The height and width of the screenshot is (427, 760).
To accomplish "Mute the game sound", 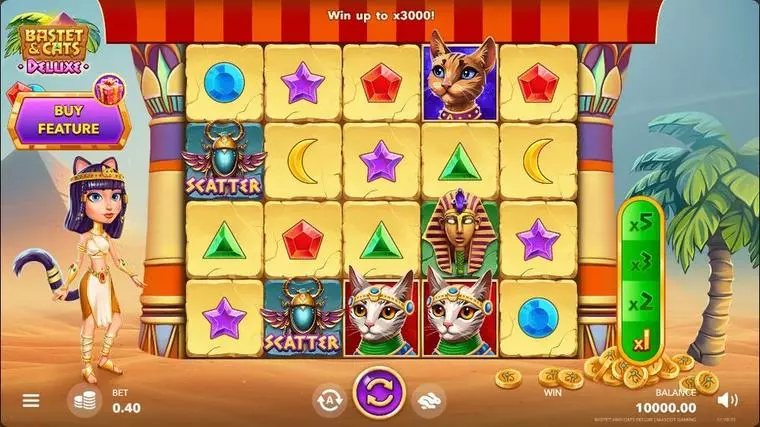I will pyautogui.click(x=727, y=401).
